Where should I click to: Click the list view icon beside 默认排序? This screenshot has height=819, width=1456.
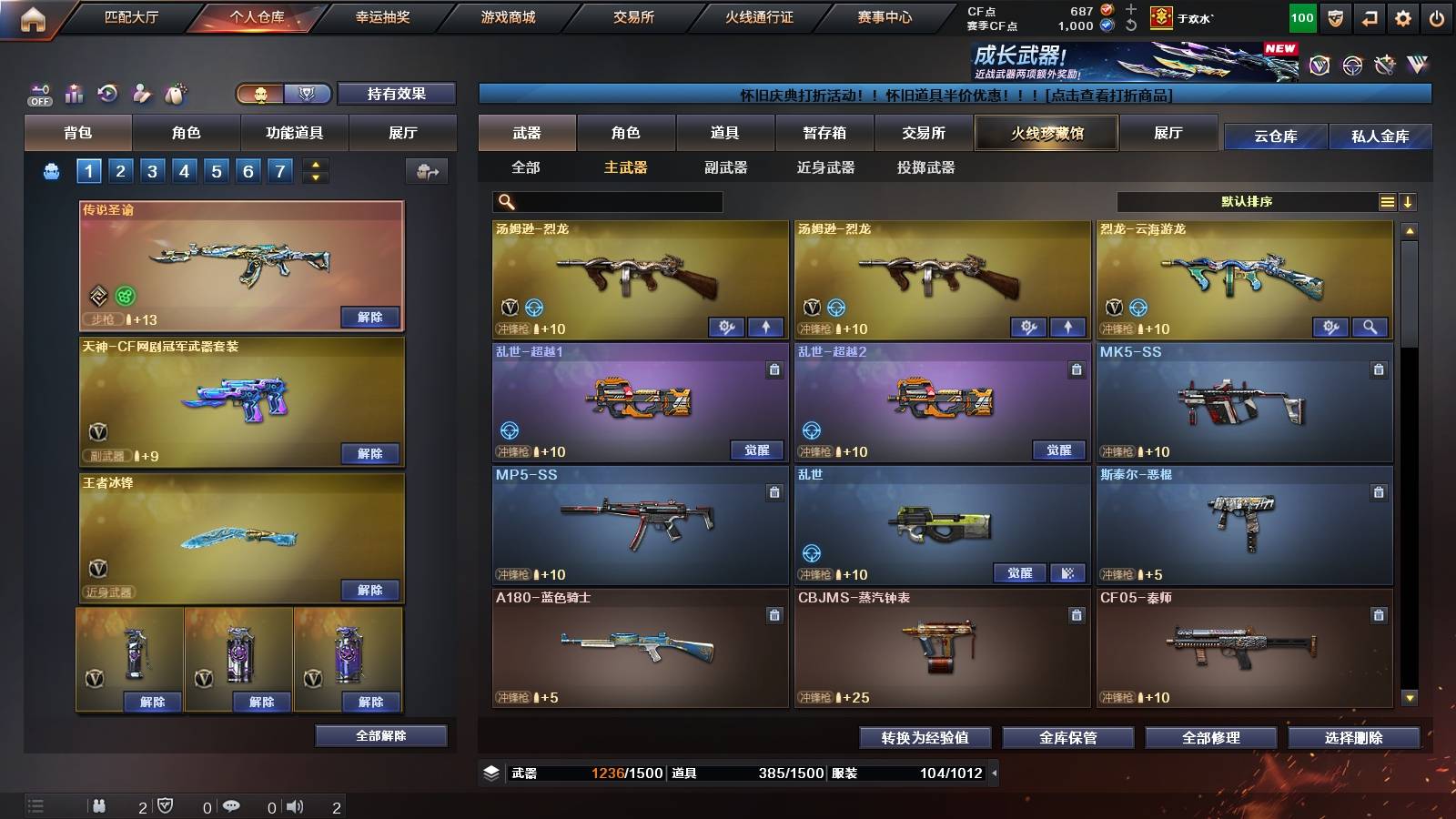click(x=1386, y=201)
